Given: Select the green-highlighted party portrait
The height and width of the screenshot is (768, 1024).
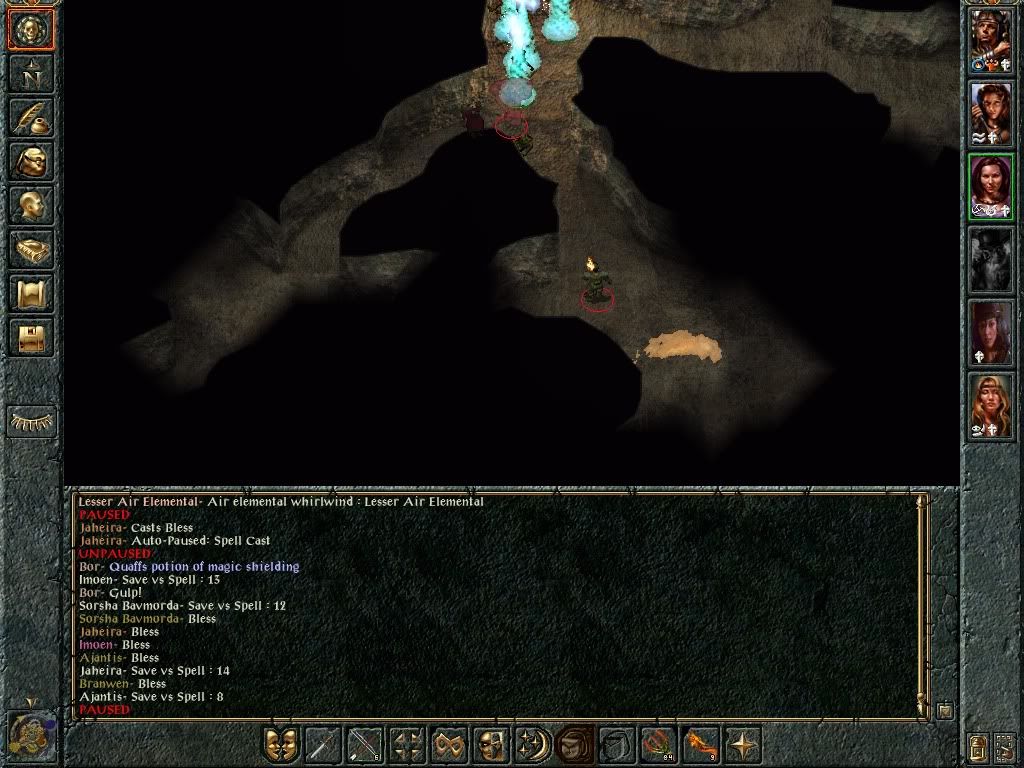Looking at the screenshot, I should [991, 187].
